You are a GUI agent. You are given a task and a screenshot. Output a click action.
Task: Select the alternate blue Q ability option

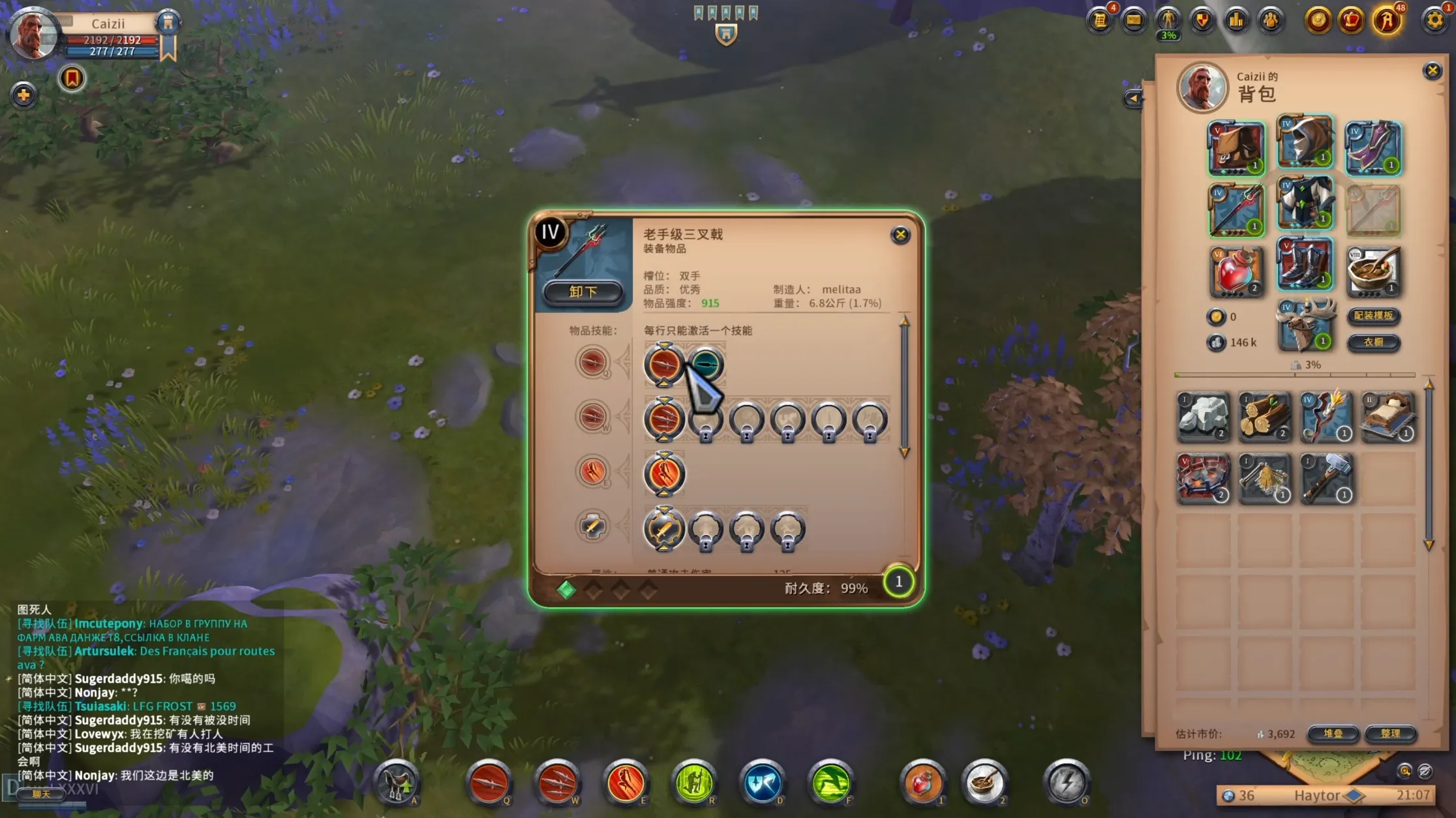point(705,364)
